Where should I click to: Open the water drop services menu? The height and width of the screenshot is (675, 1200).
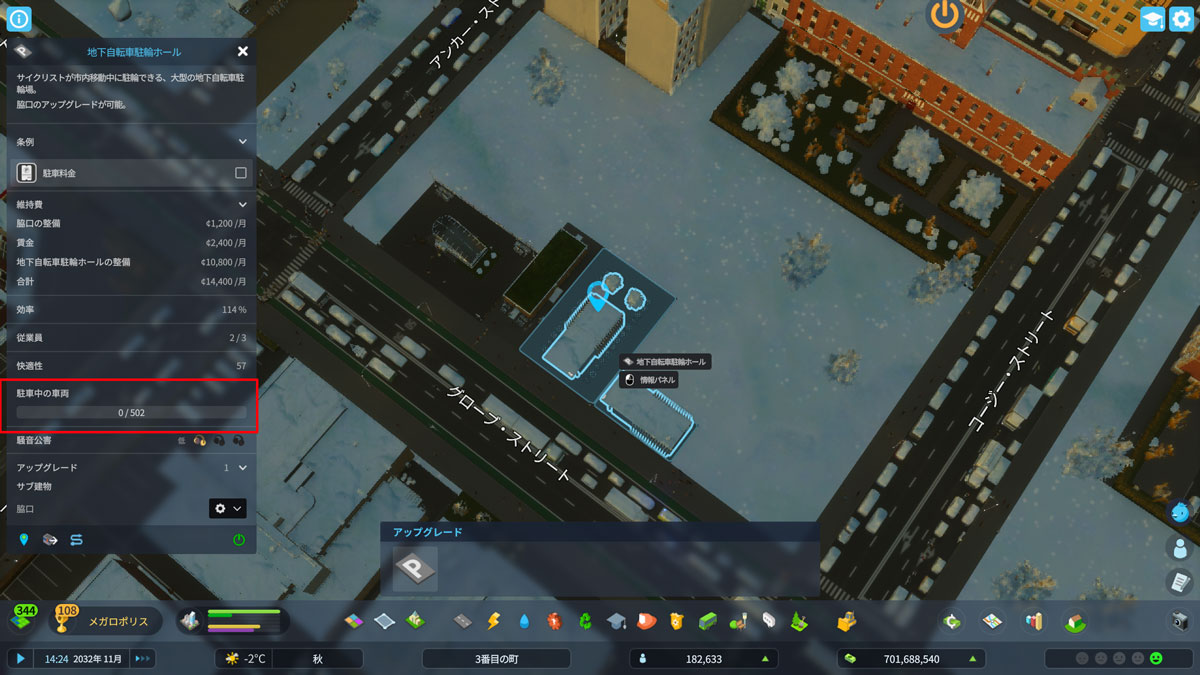point(524,621)
